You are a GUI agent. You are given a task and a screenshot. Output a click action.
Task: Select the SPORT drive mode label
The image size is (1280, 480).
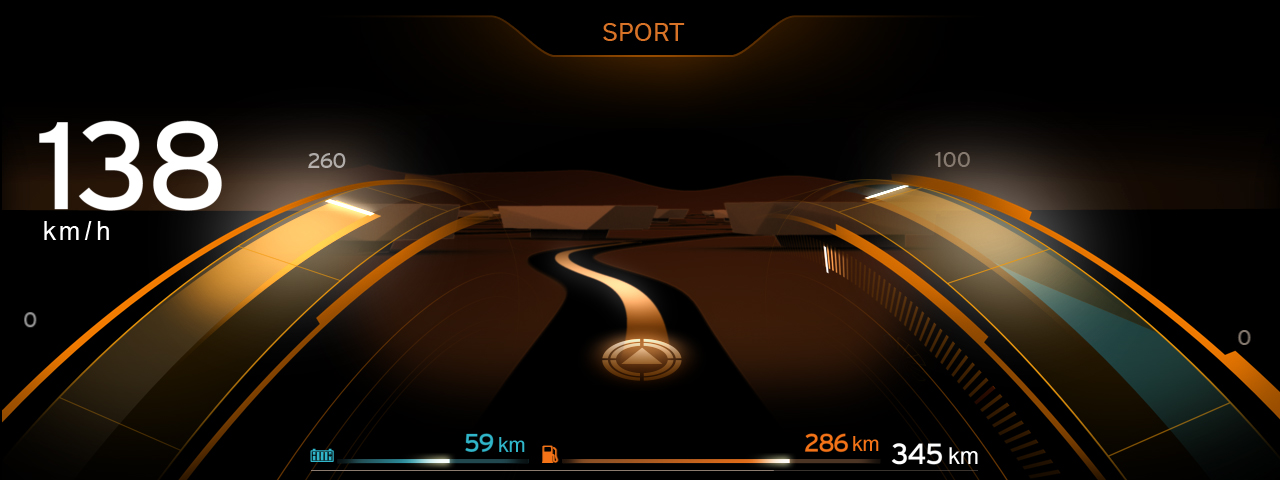click(x=642, y=33)
